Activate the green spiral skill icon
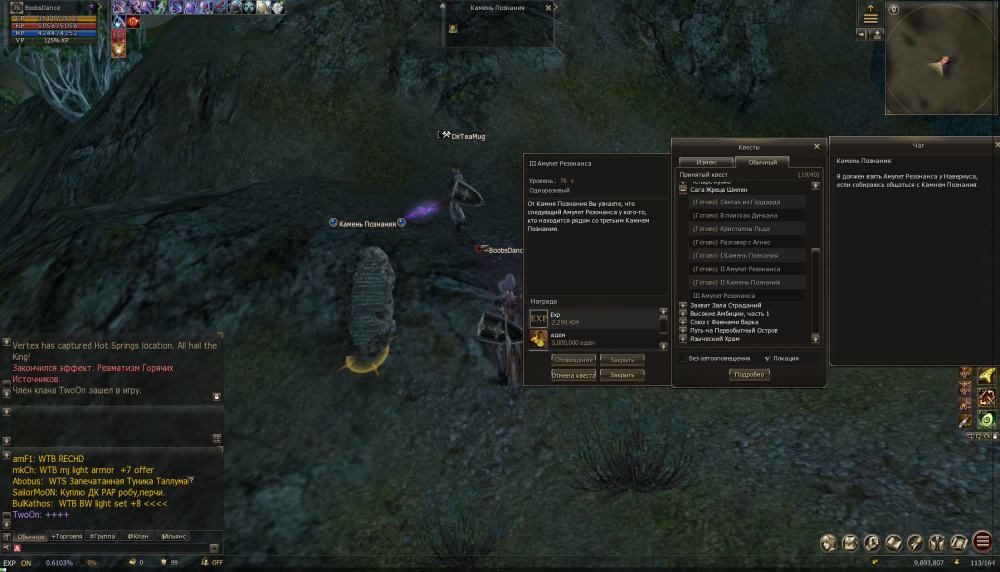1000x572 pixels. (986, 420)
